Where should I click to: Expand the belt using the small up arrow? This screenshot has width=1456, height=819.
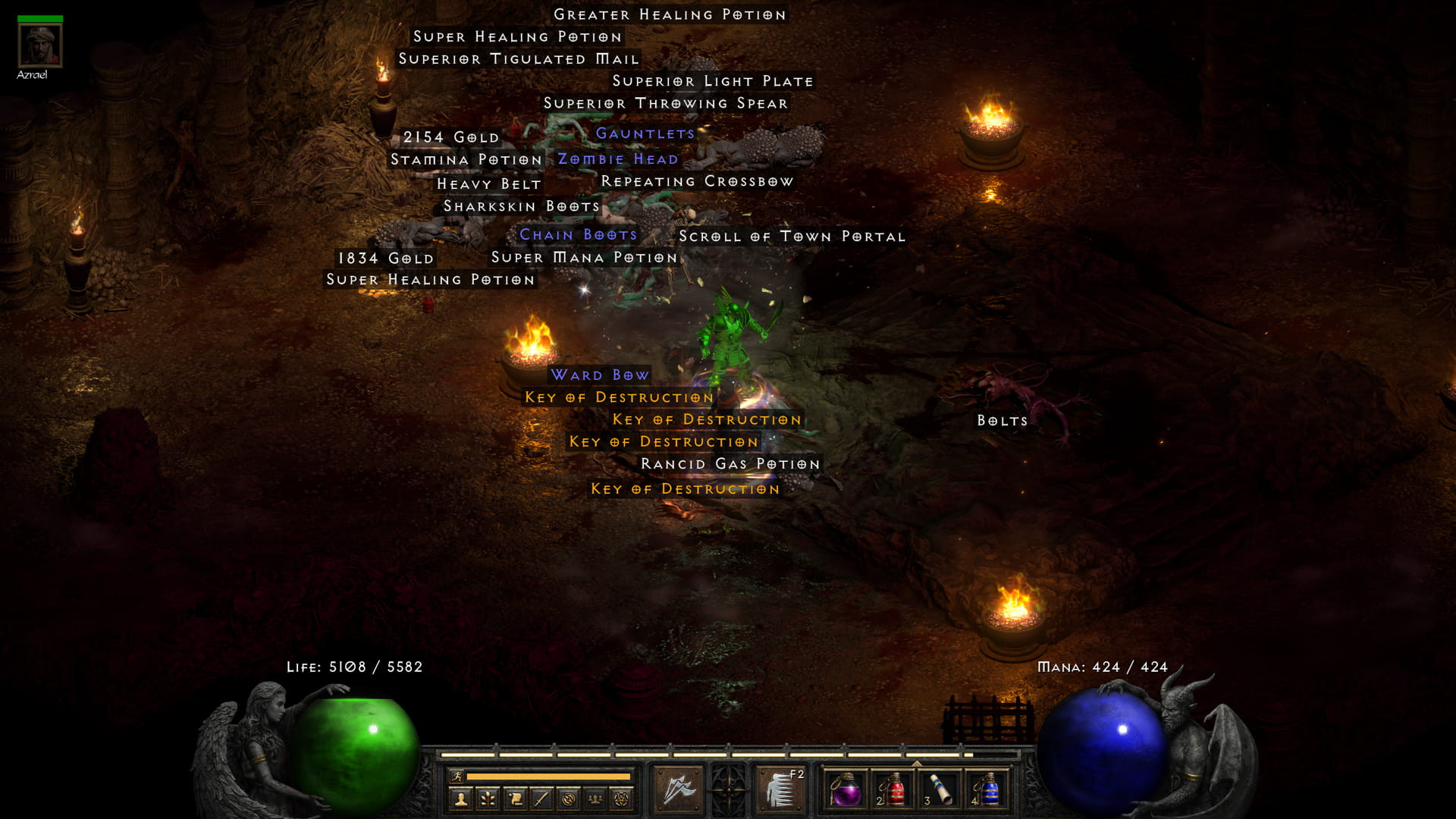coord(916,764)
